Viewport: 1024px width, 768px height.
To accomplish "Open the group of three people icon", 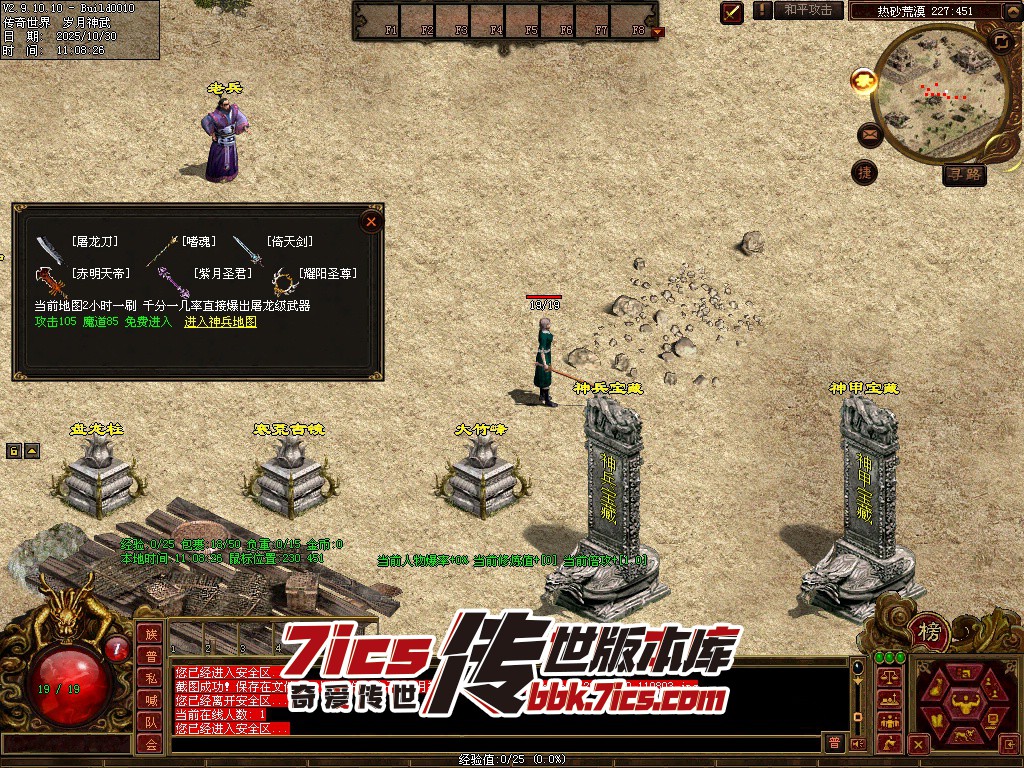I will (x=888, y=720).
